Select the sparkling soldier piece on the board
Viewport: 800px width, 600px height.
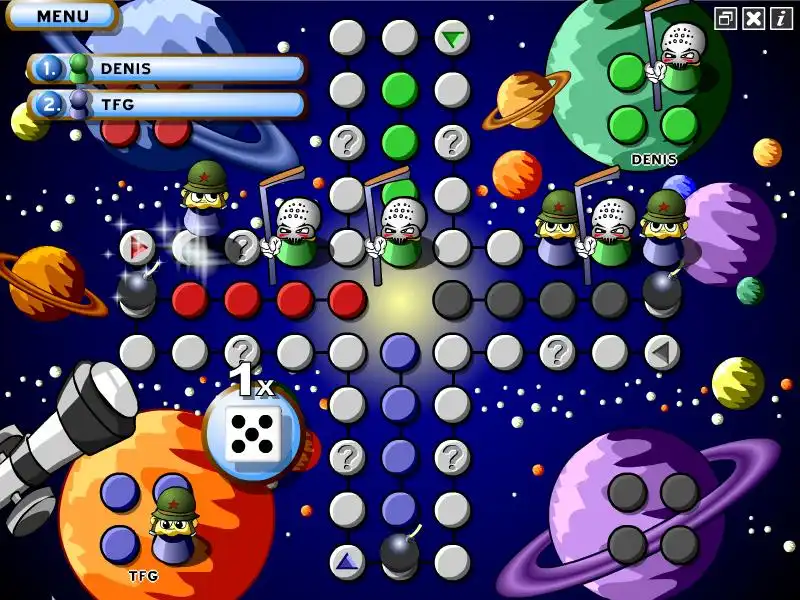204,200
